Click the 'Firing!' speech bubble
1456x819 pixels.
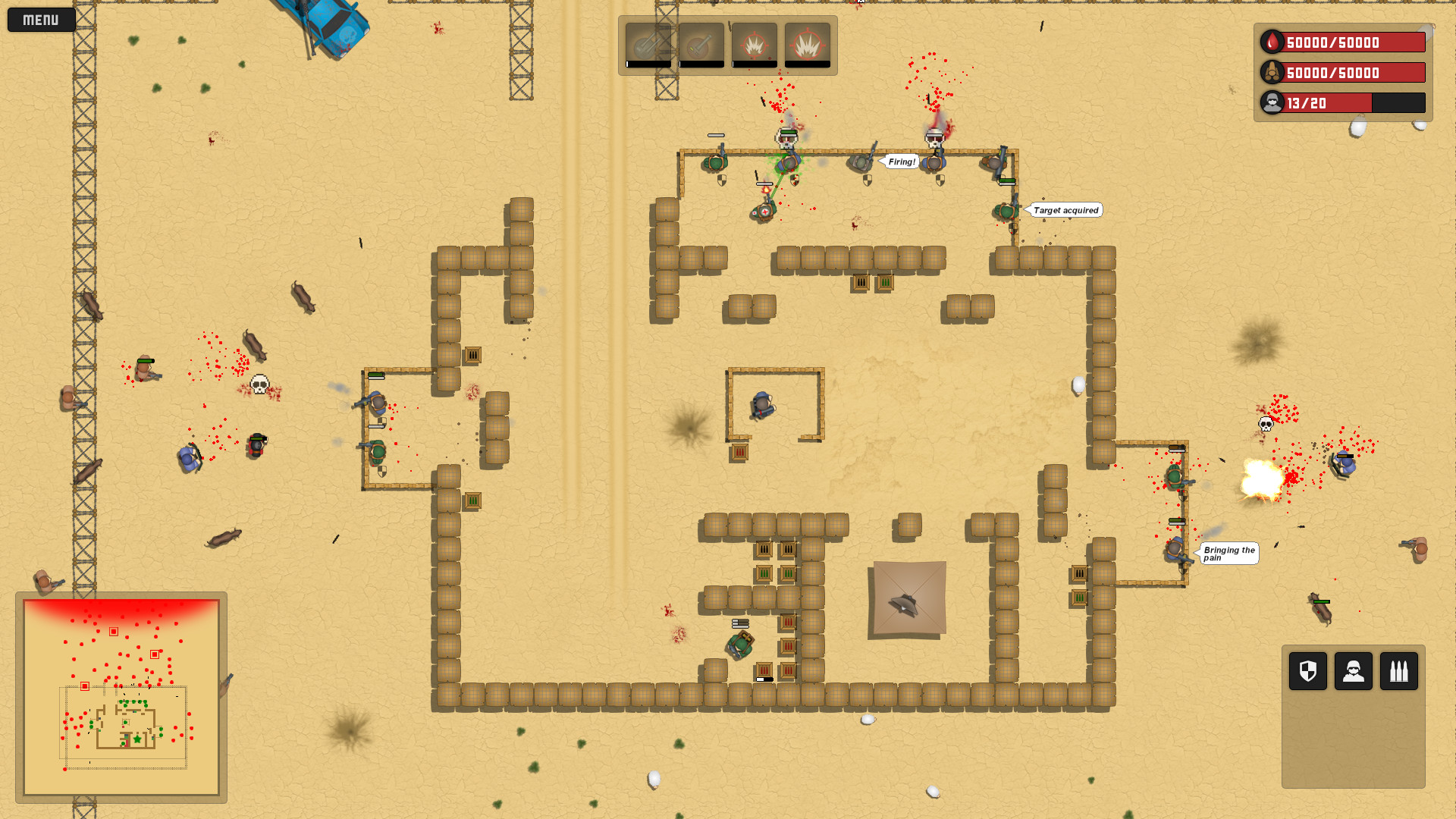(901, 162)
